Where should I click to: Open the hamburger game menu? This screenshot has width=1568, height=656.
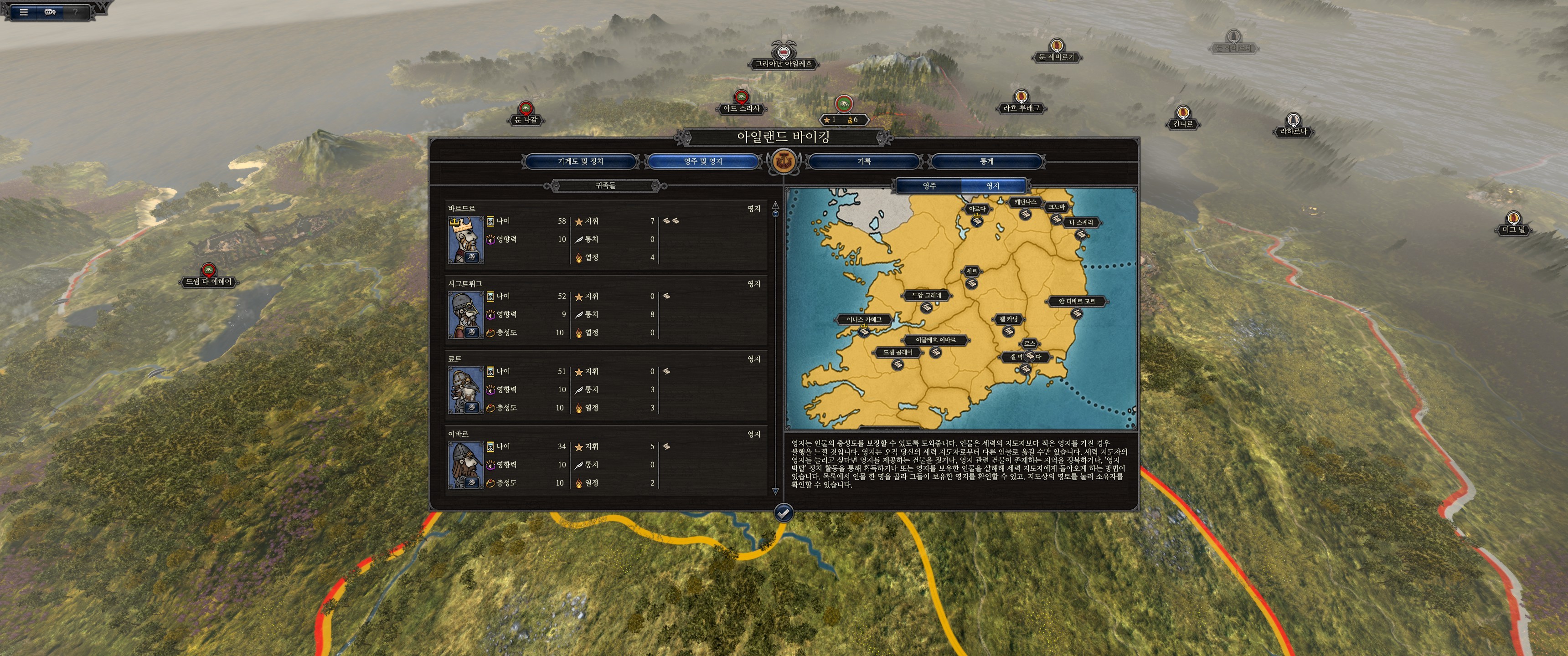(24, 11)
